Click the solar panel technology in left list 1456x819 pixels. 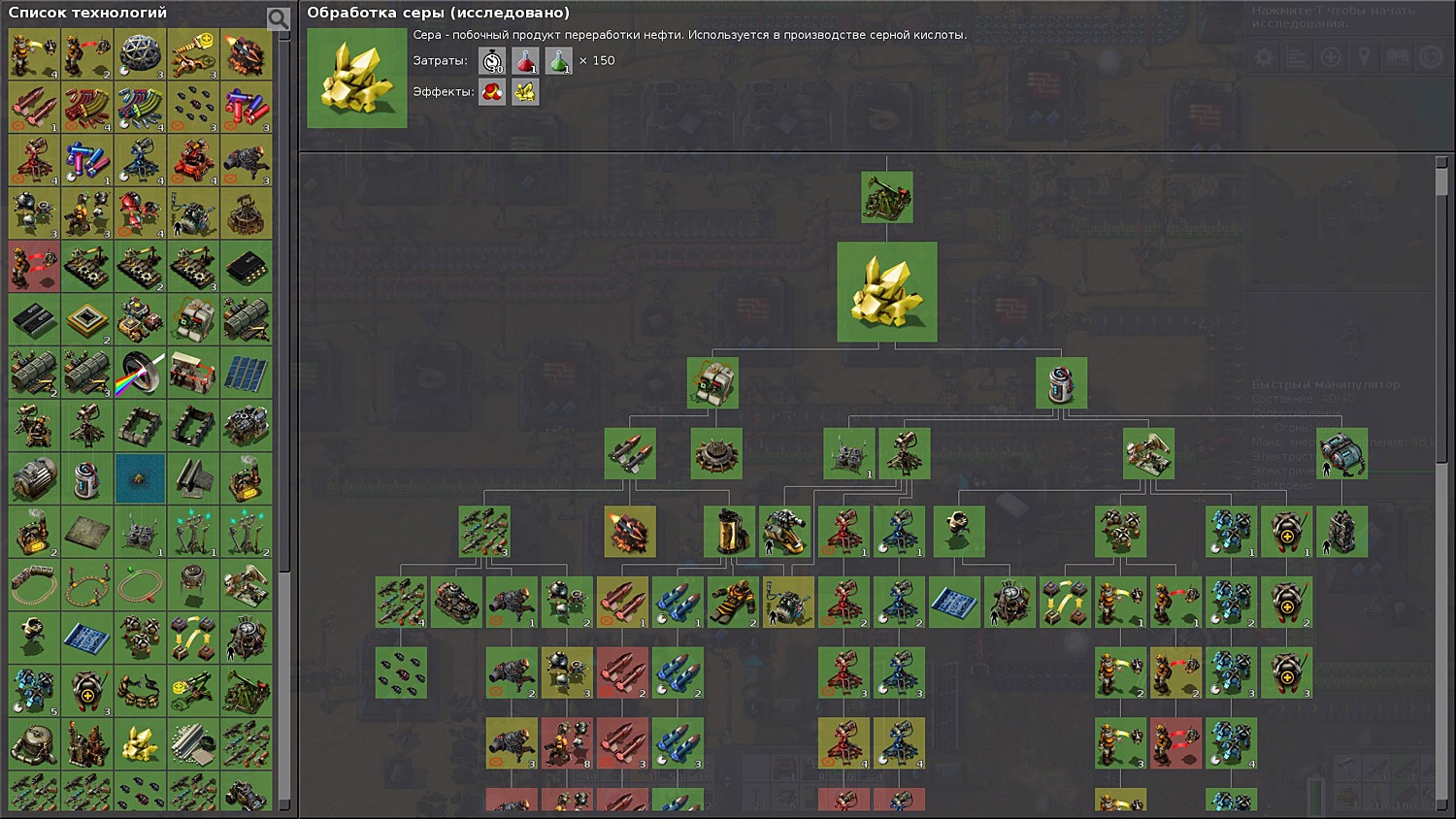(x=248, y=374)
